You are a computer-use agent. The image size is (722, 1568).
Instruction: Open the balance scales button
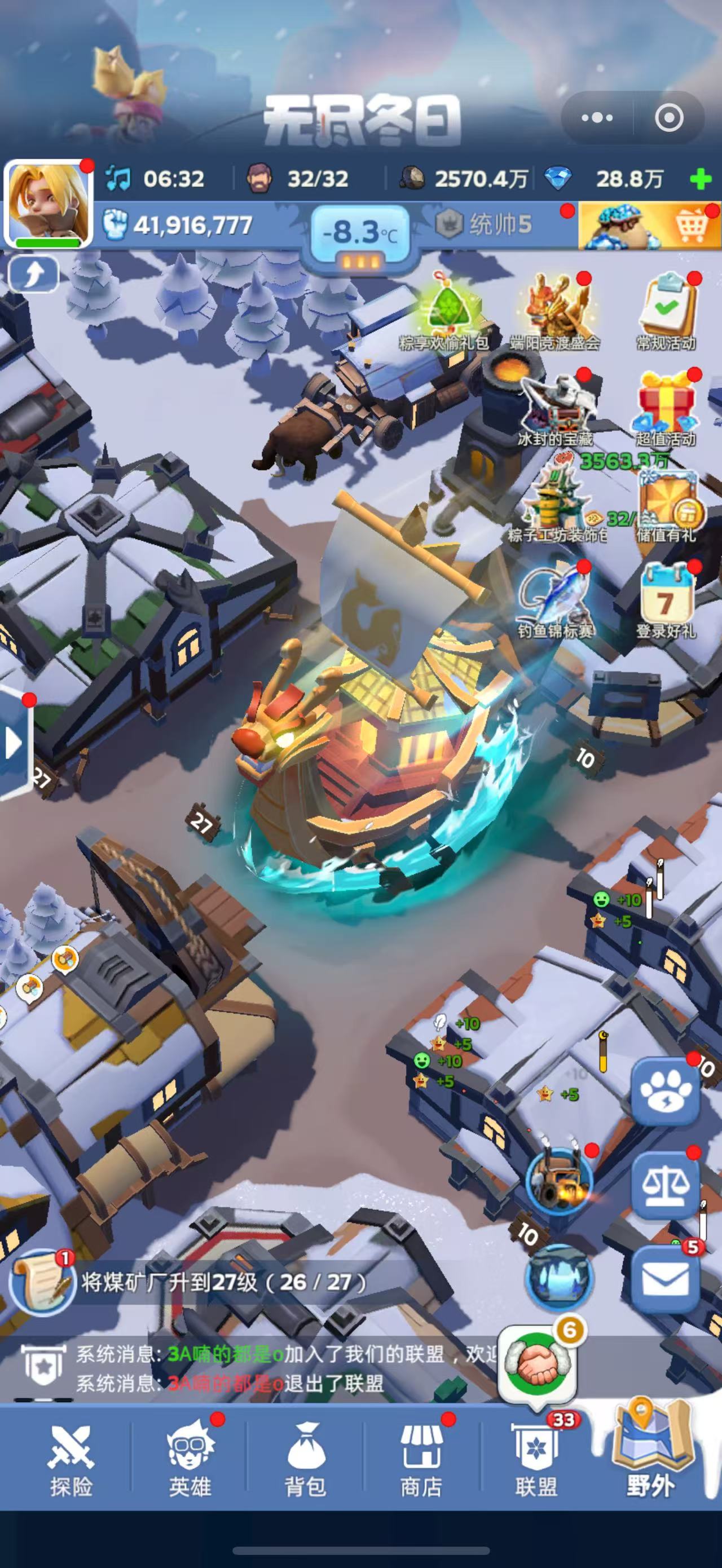click(x=665, y=1186)
